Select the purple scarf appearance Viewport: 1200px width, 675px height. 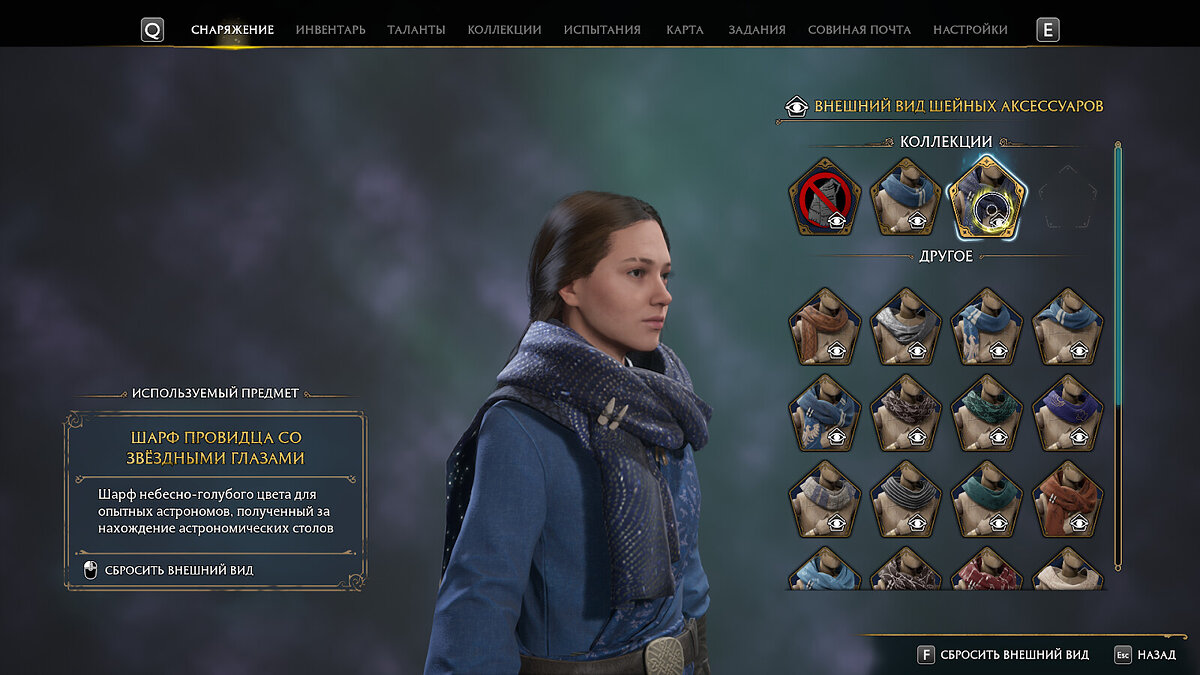1067,413
